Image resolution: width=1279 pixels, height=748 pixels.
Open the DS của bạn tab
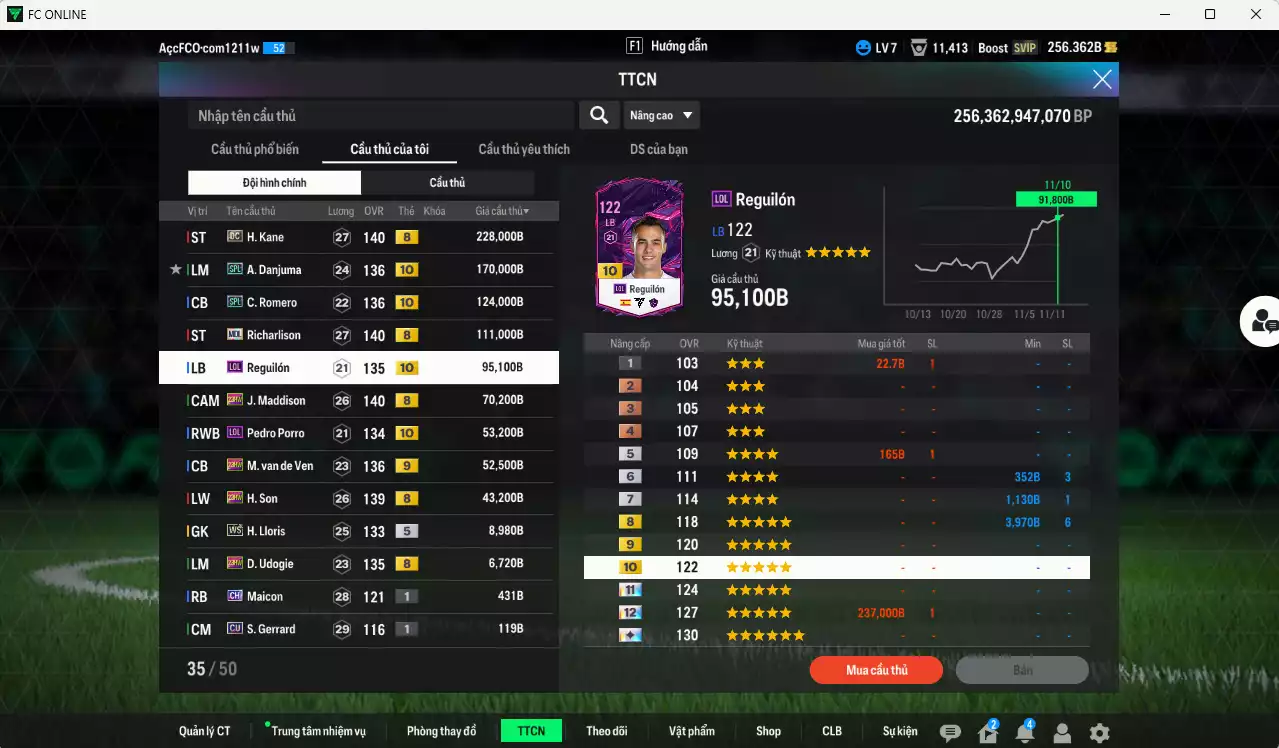click(658, 150)
